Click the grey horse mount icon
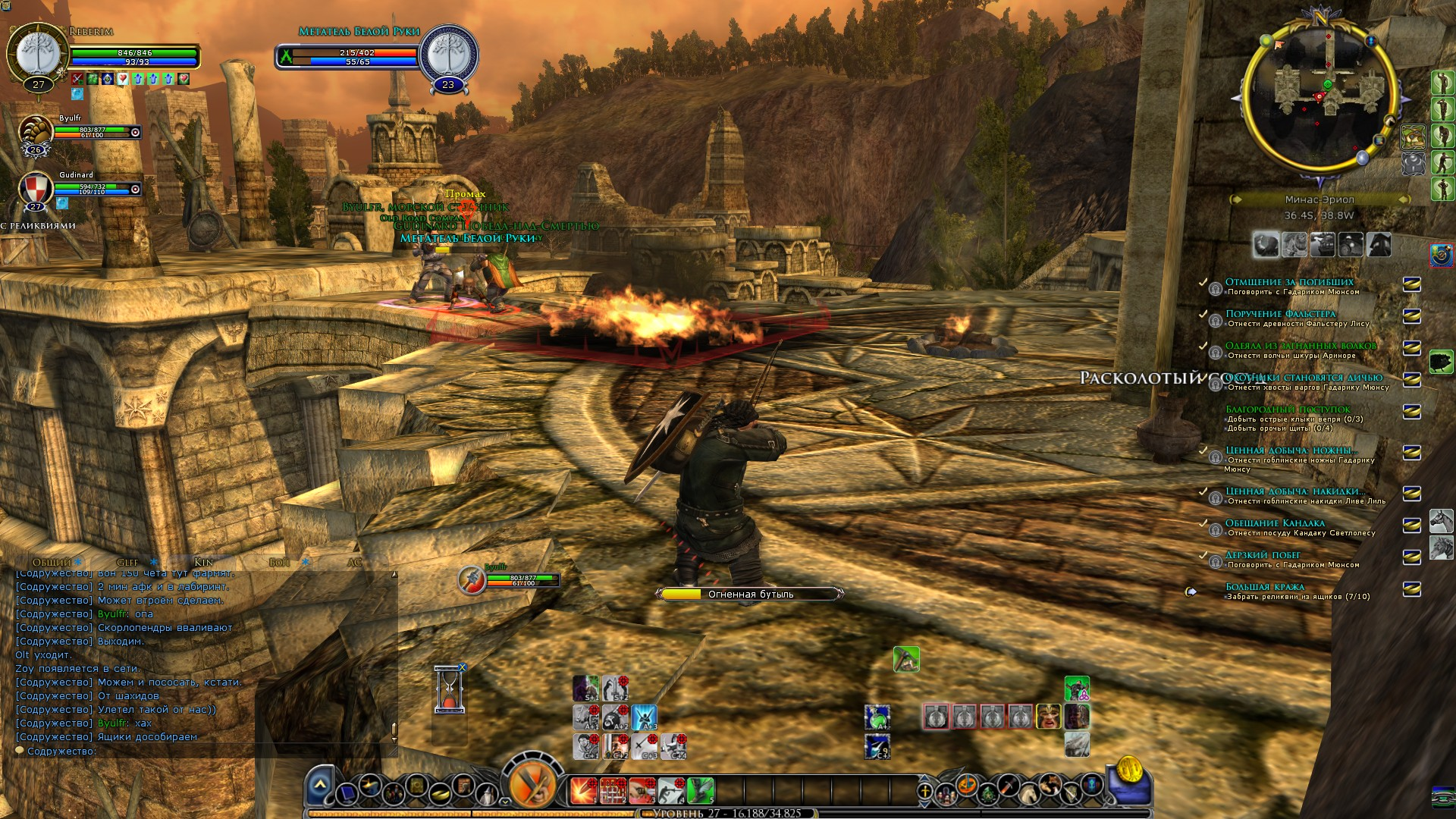This screenshot has height=819, width=1456. (x=1441, y=521)
